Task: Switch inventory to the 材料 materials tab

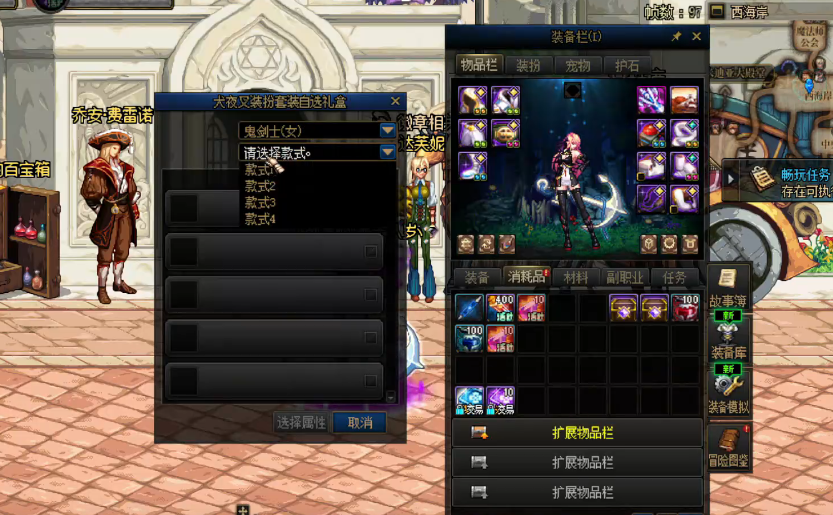Action: tap(576, 277)
